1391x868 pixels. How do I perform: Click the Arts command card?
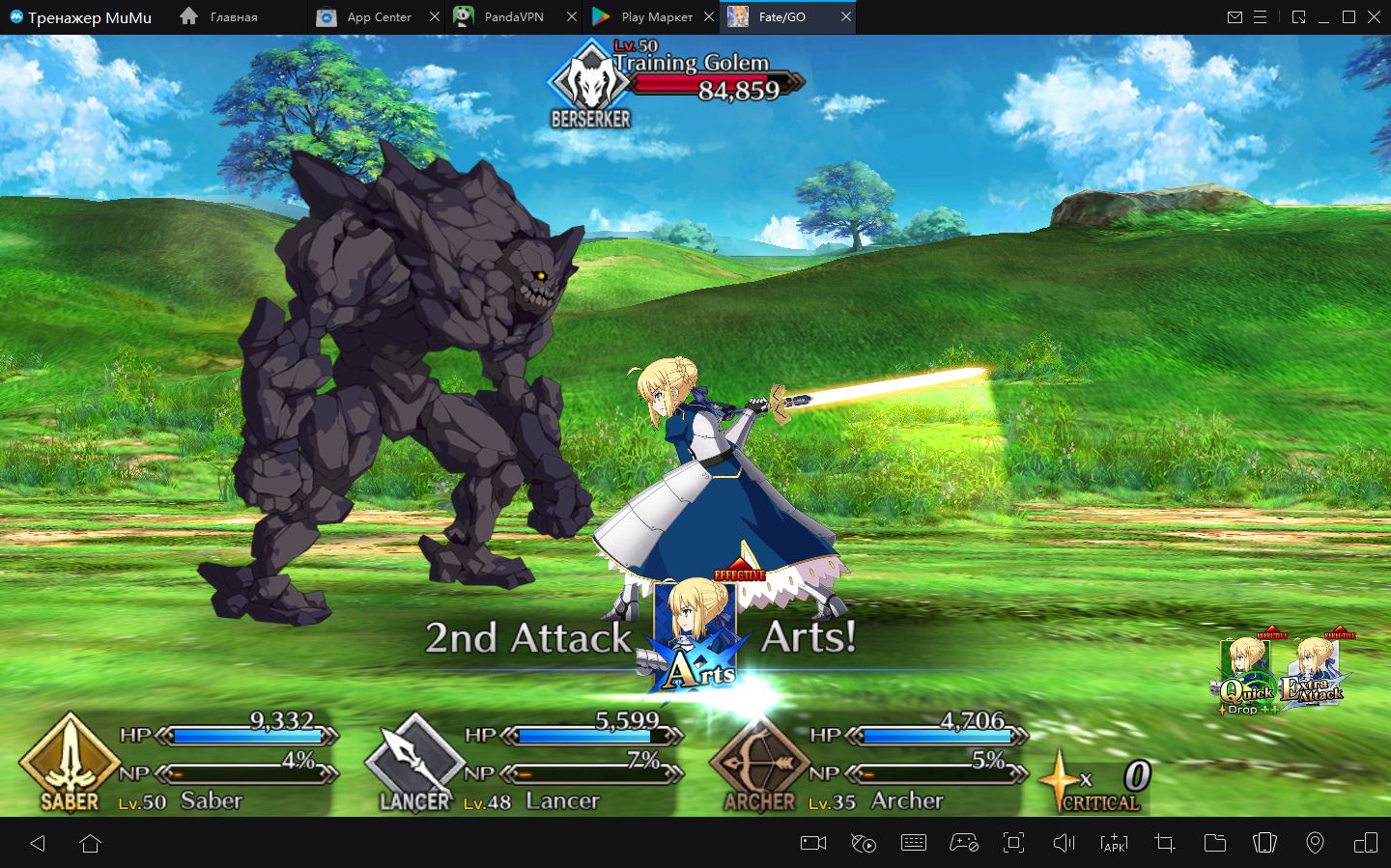695,639
